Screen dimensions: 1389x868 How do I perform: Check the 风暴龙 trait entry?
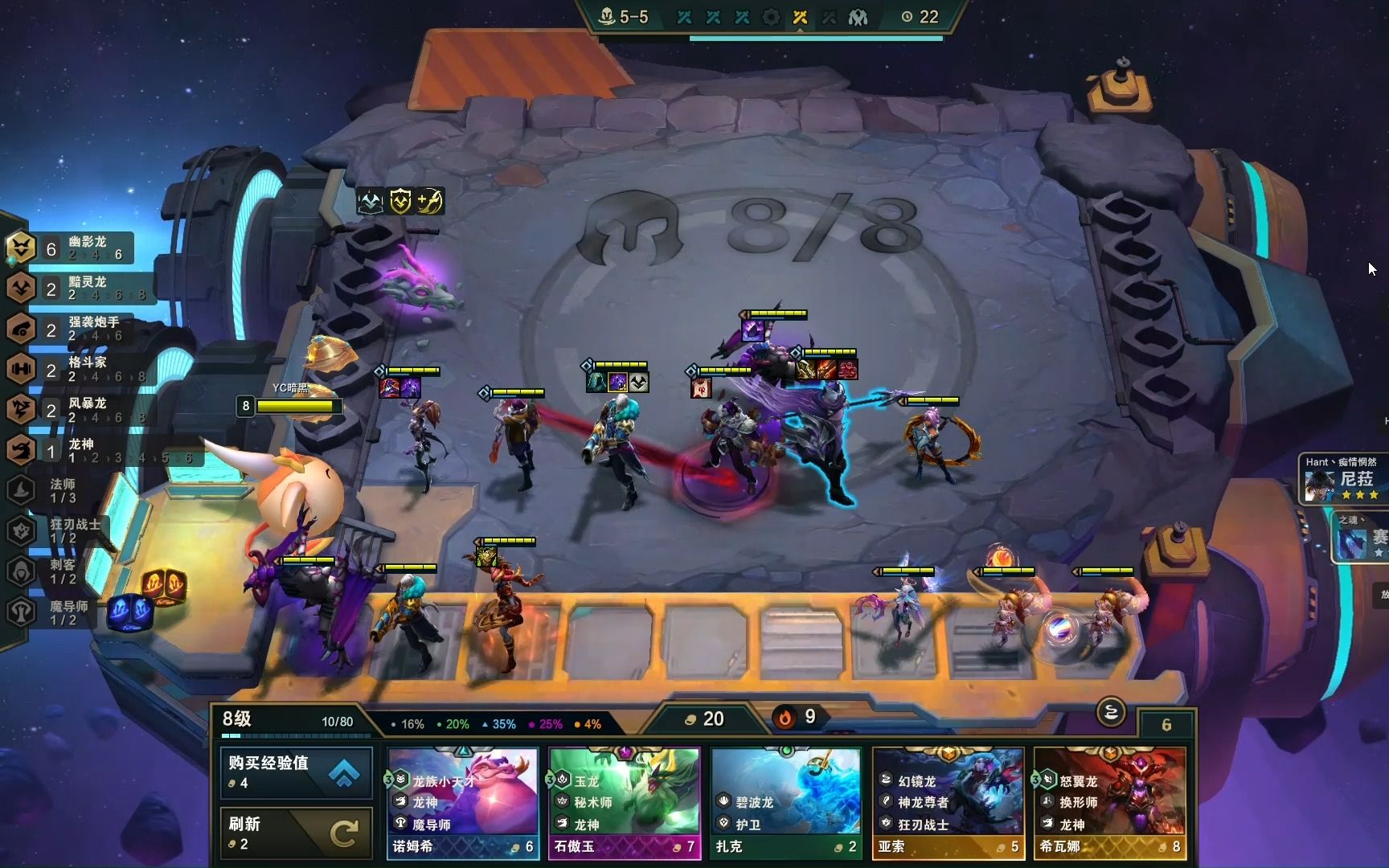tap(71, 410)
